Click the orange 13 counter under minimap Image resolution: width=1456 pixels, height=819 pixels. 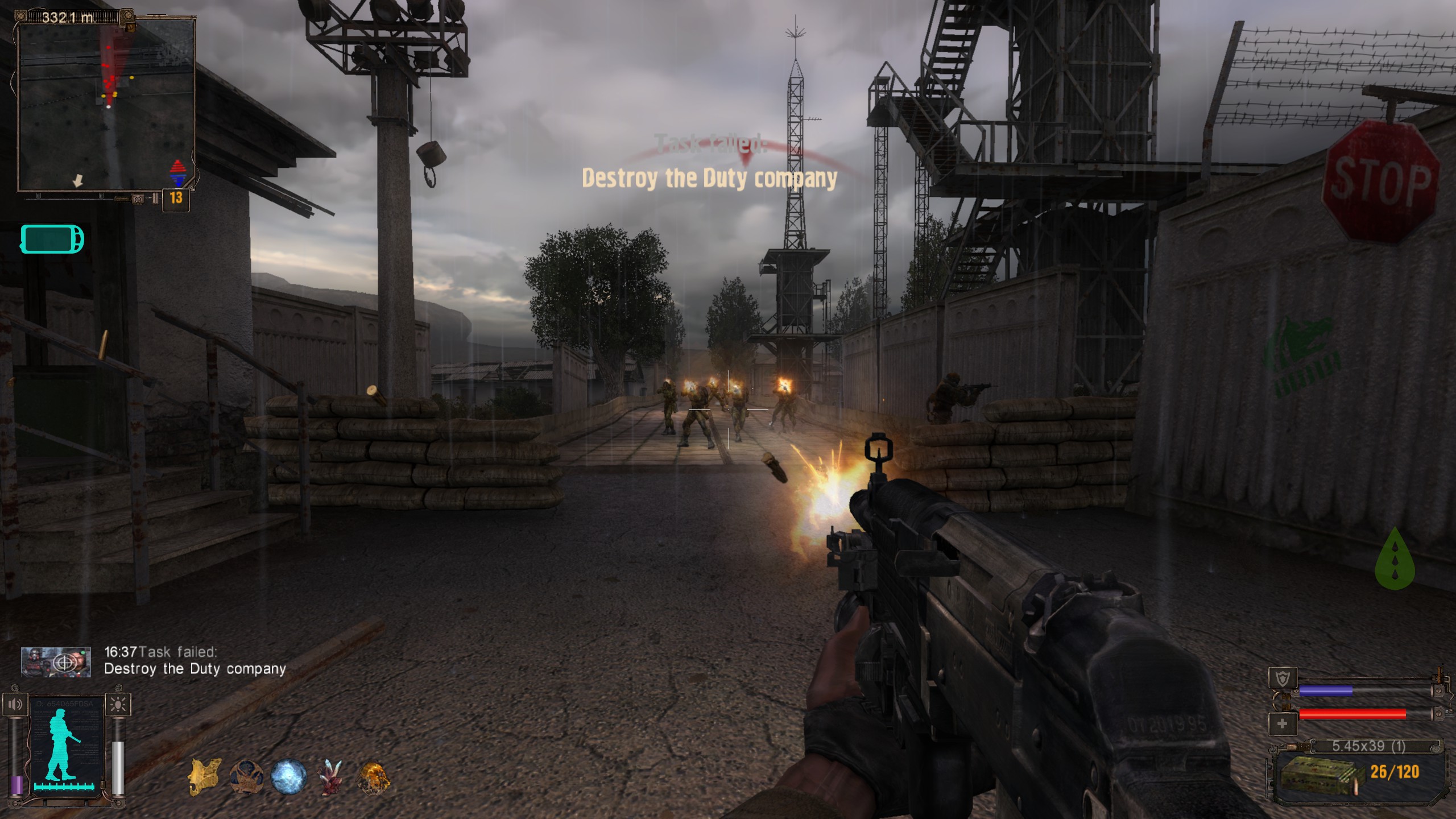tap(176, 198)
